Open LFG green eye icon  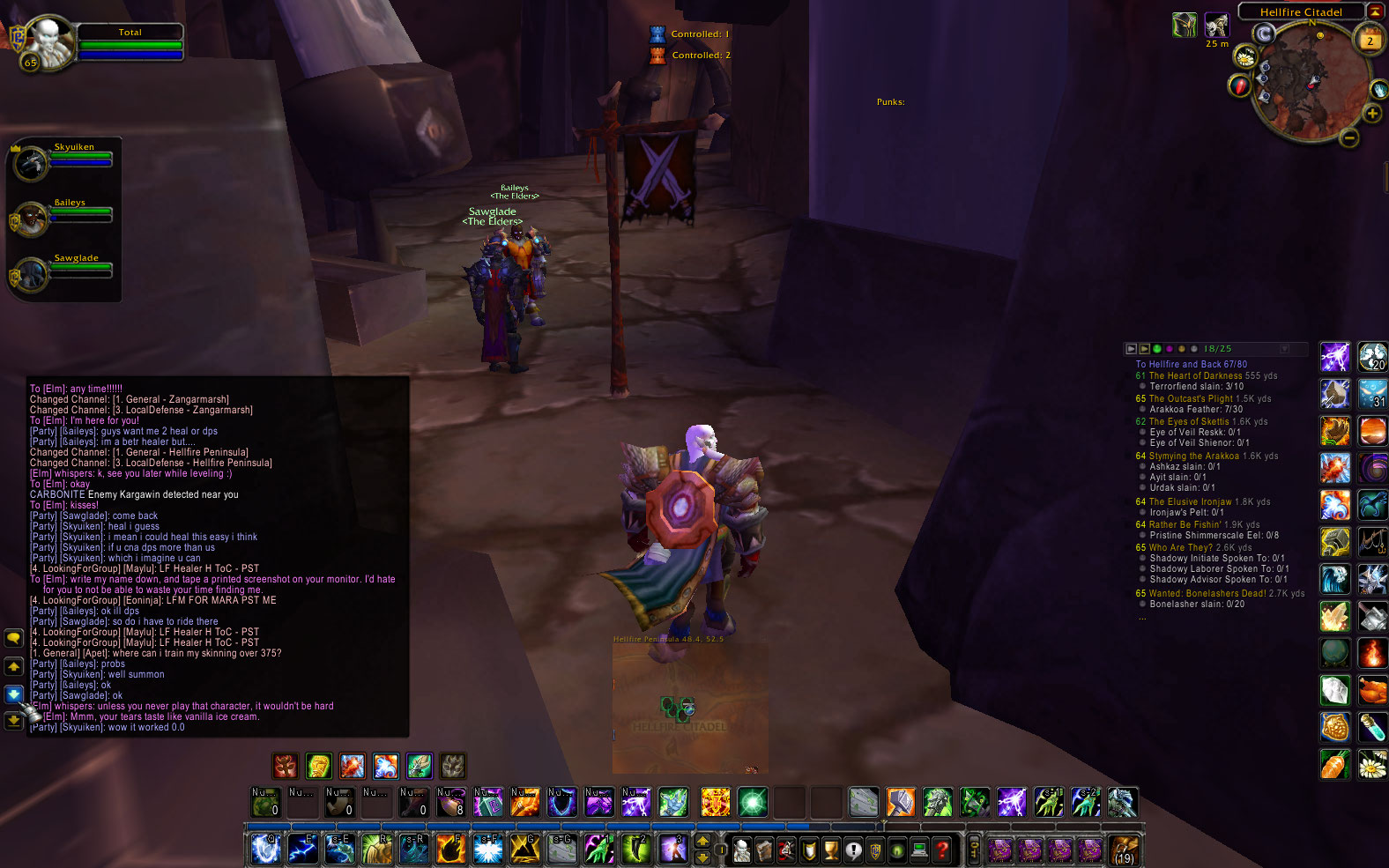tap(898, 849)
